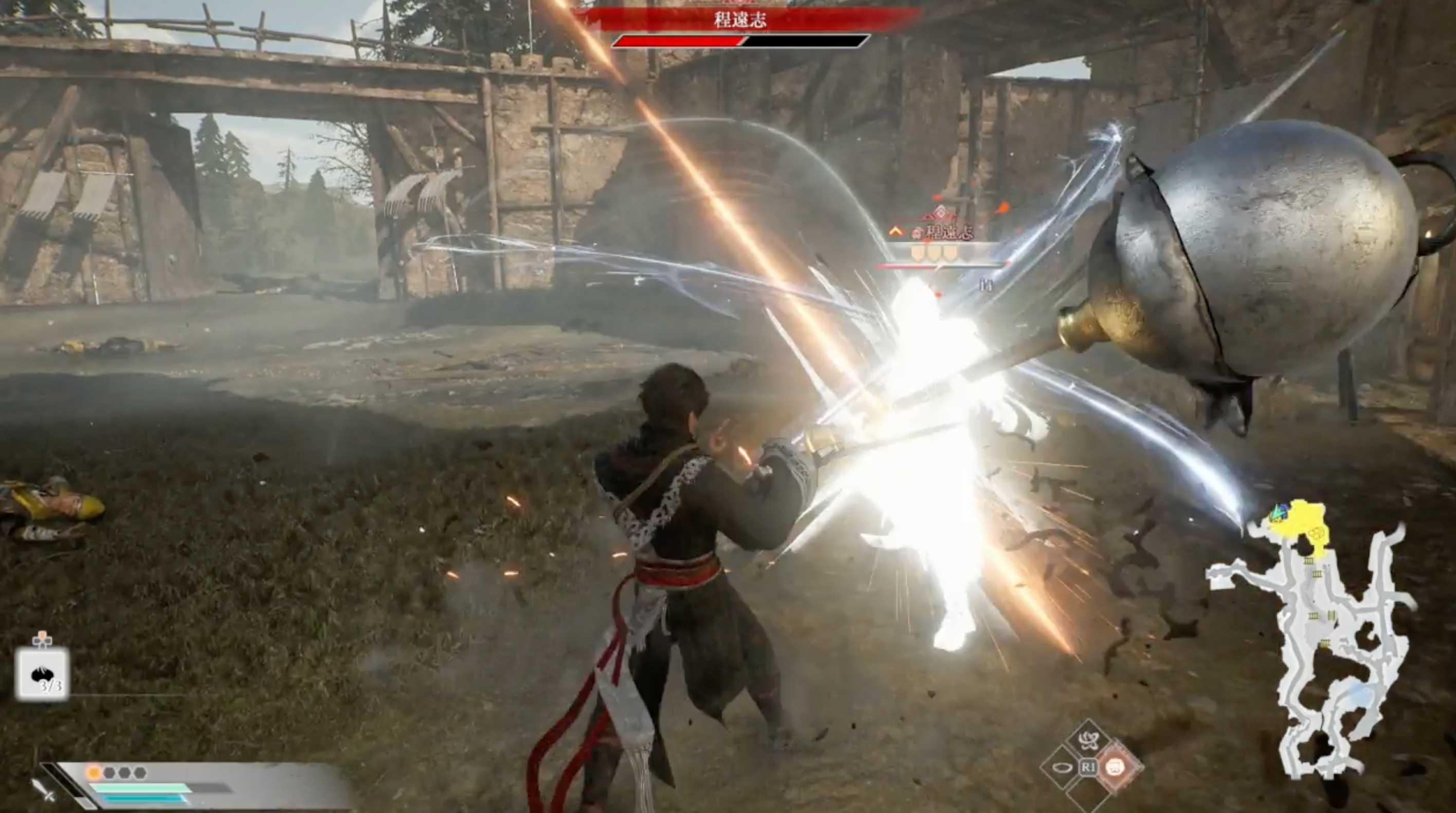This screenshot has height=813, width=1456.
Task: Toggle the filled orange spirit orb indicator
Action: 94,774
